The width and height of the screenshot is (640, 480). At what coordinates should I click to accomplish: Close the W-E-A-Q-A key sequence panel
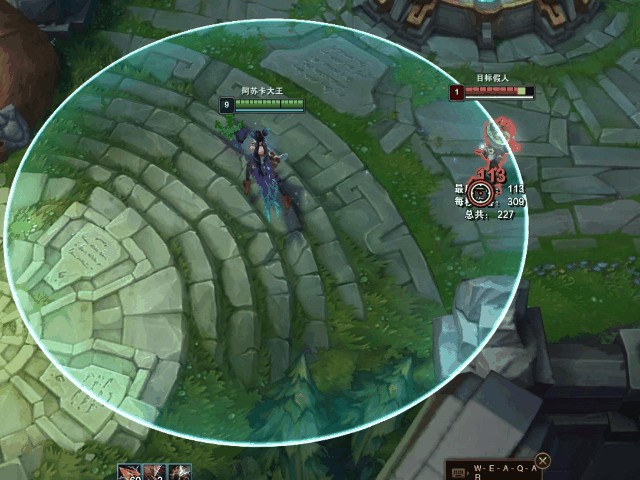pyautogui.click(x=543, y=461)
